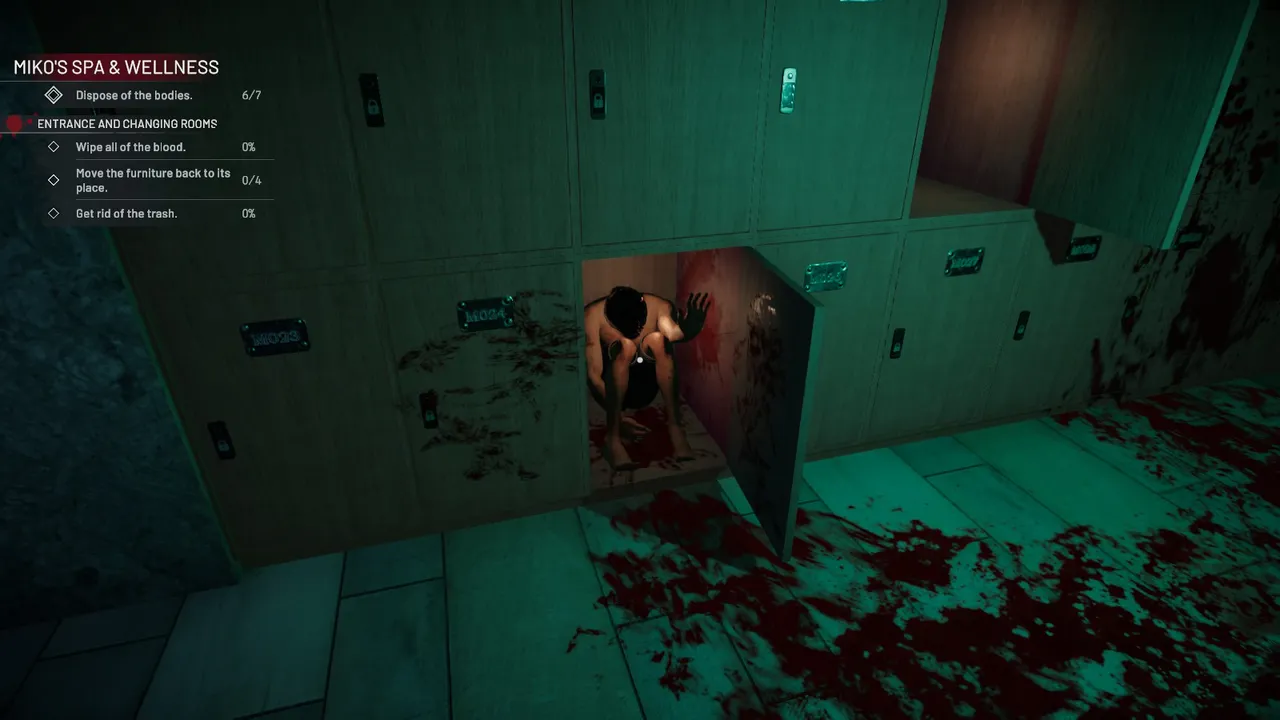Viewport: 1280px width, 720px height.
Task: Click the red blood-splatter marker beside the room header
Action: (x=13, y=123)
